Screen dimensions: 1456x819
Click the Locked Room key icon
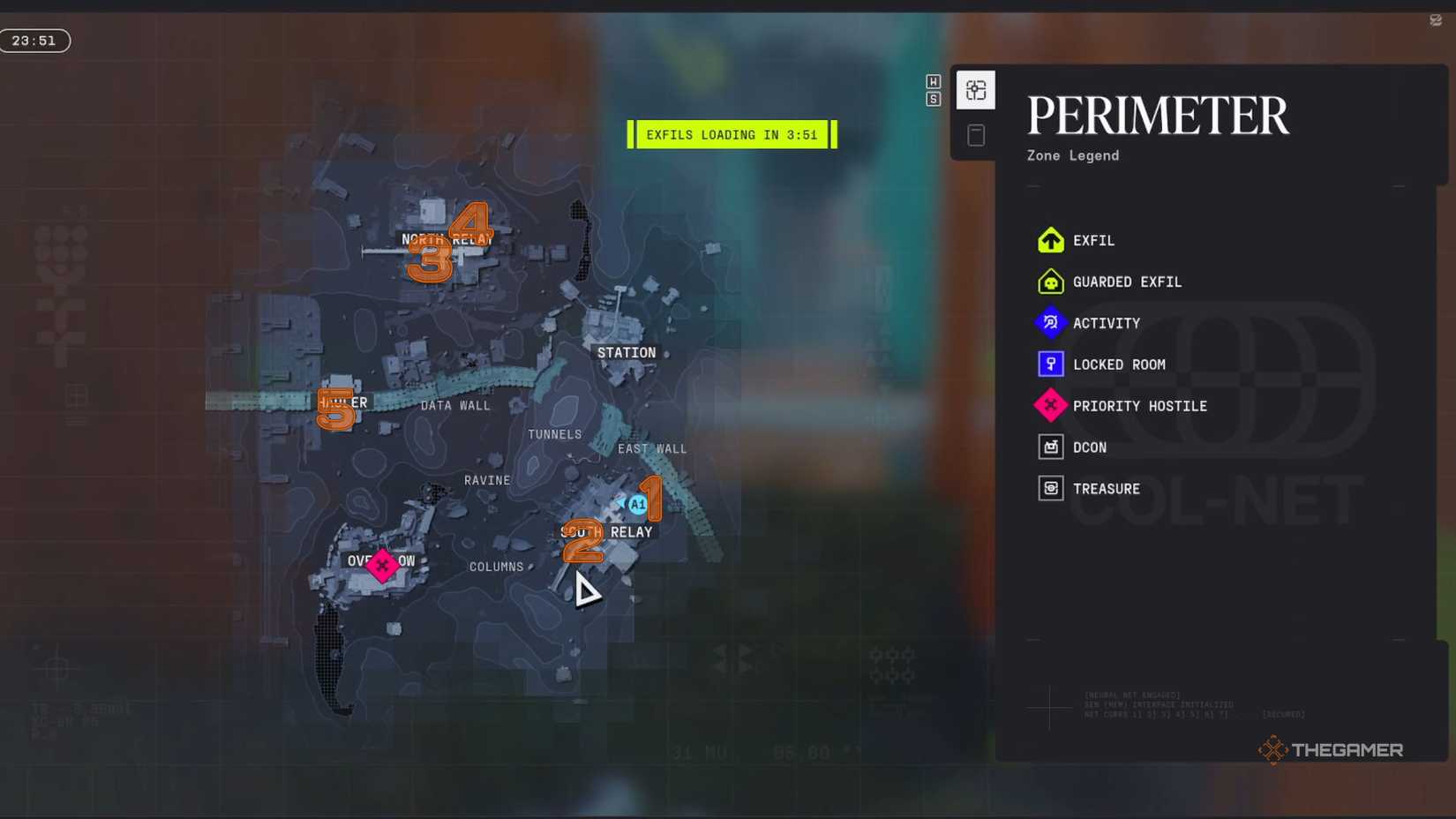(x=1051, y=364)
